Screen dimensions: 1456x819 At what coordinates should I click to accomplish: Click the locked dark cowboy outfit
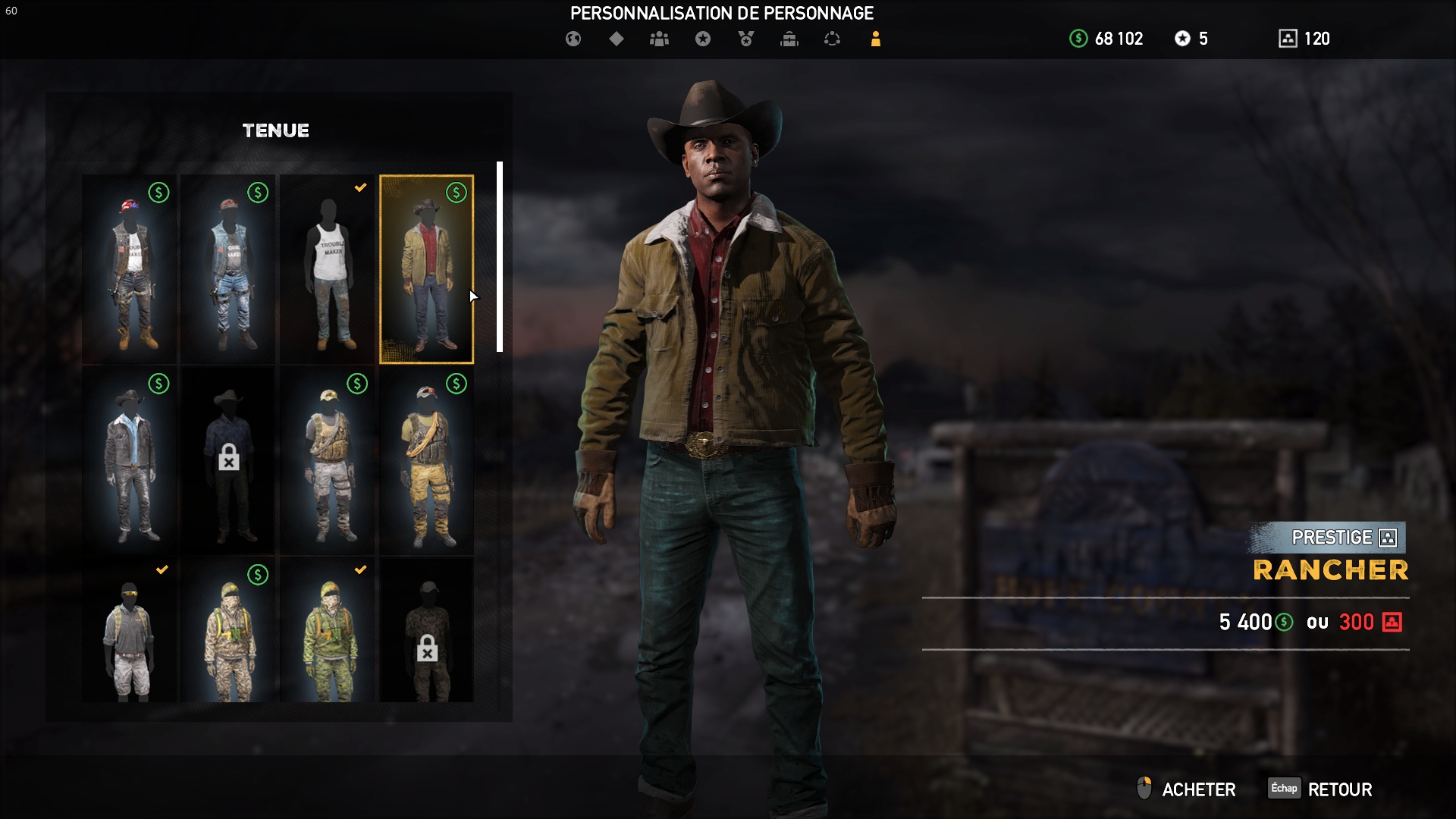(x=228, y=461)
